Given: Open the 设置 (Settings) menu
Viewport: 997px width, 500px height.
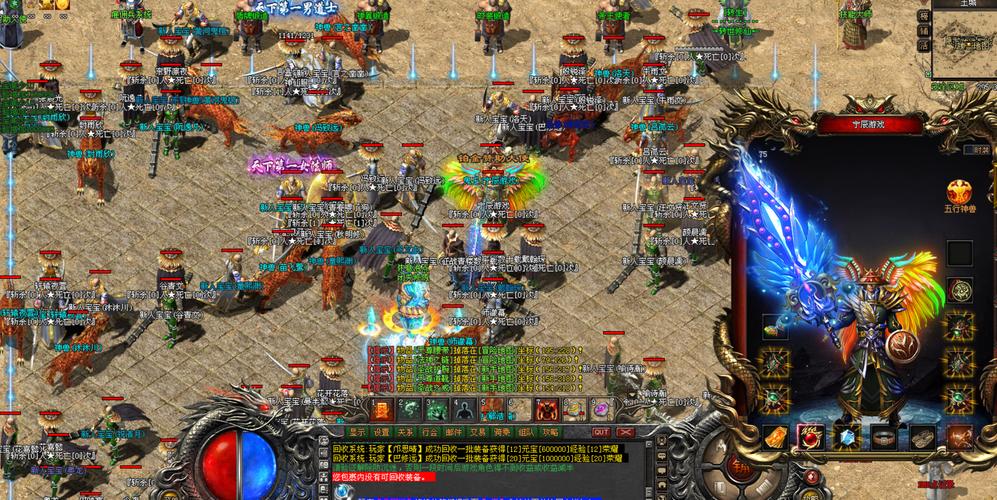Looking at the screenshot, I should [x=381, y=432].
